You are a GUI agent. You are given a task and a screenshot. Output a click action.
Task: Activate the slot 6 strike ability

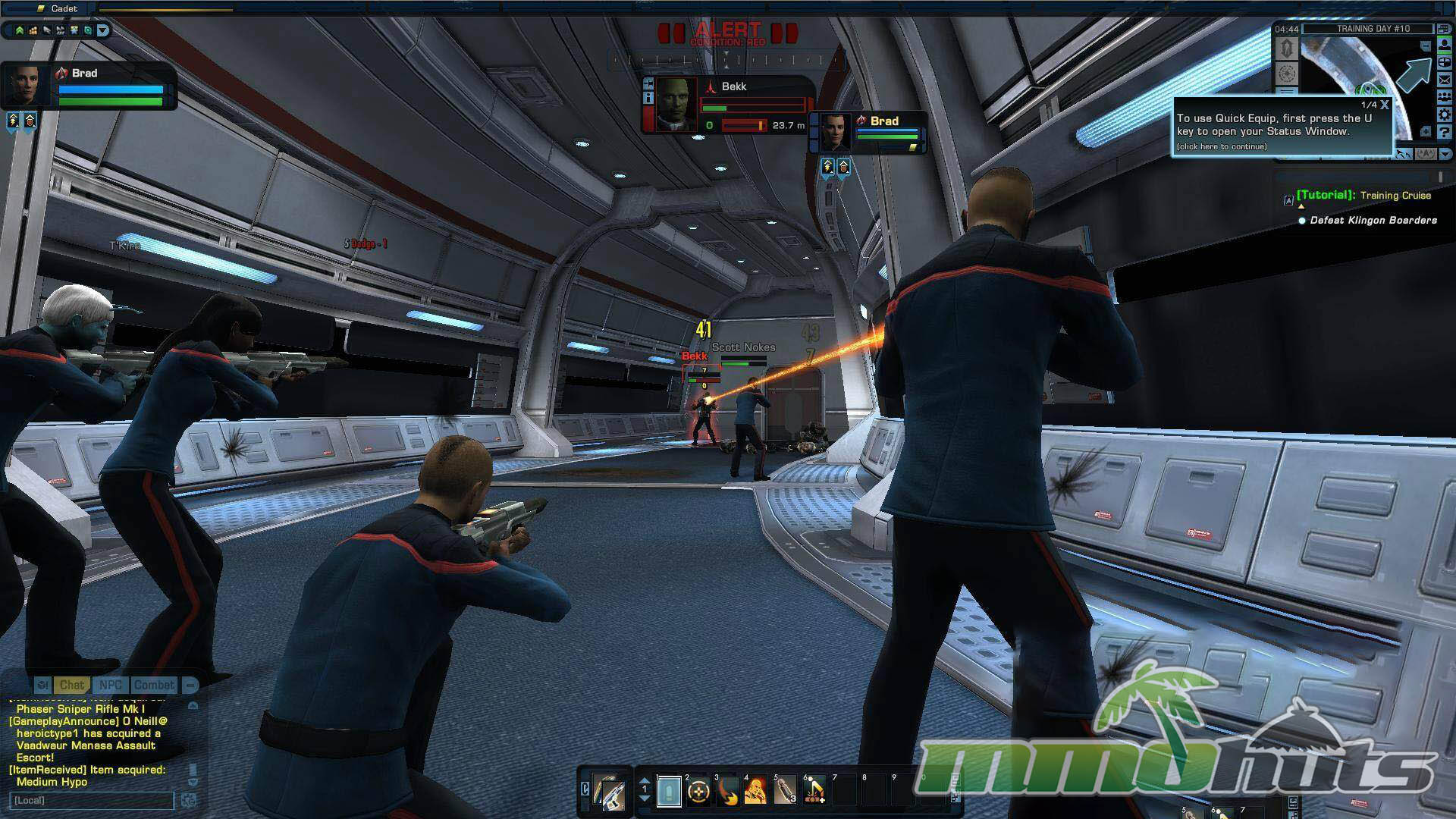click(x=814, y=792)
